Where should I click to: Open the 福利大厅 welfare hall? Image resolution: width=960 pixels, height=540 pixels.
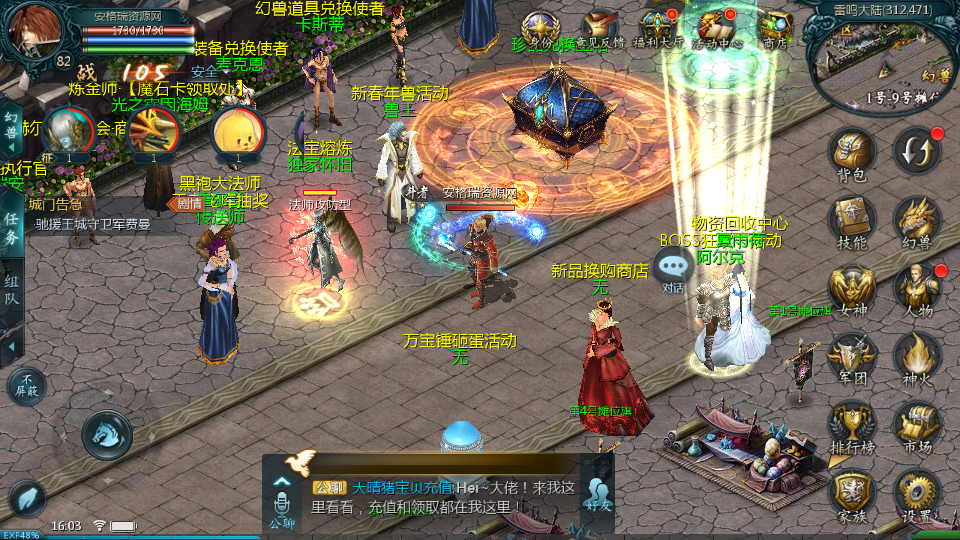pyautogui.click(x=657, y=28)
